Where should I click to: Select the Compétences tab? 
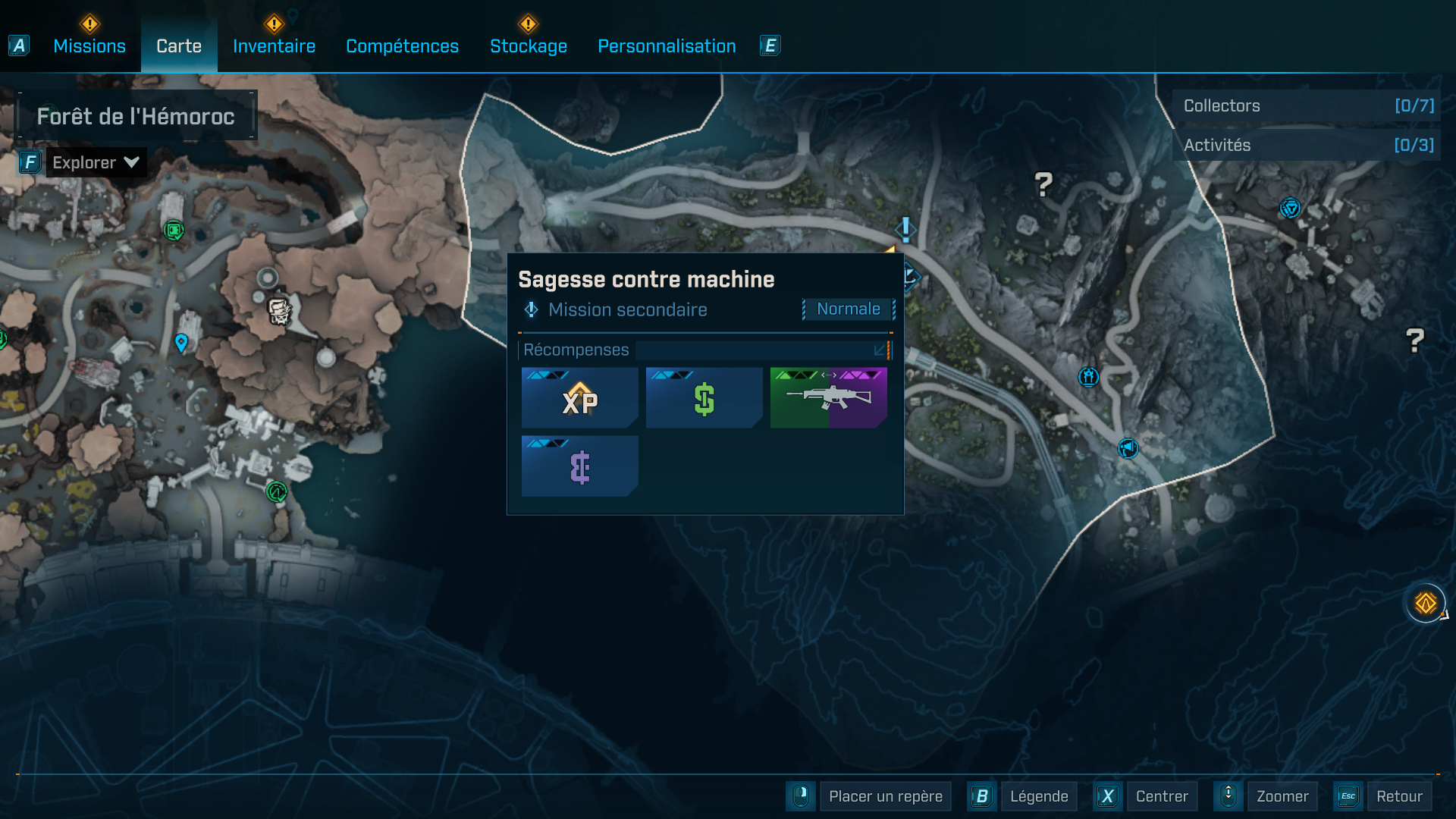click(x=402, y=46)
